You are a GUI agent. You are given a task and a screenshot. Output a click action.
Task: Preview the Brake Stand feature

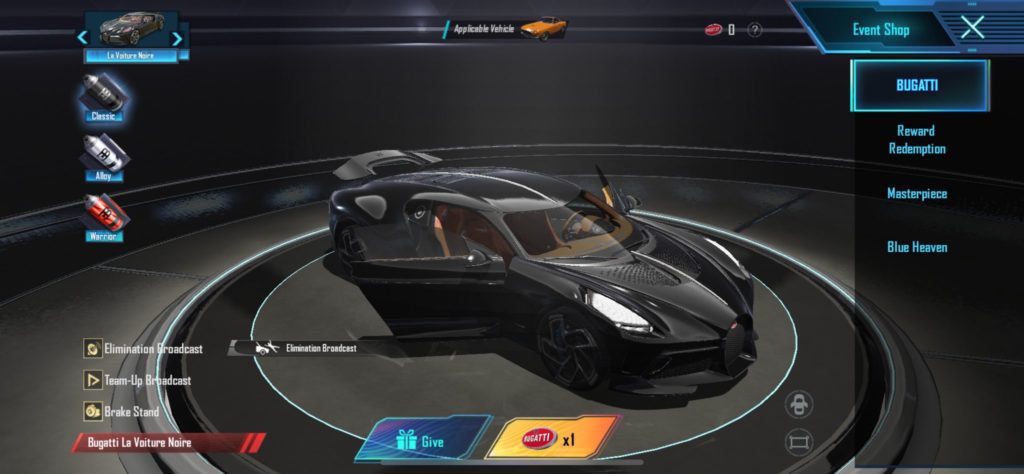tap(121, 411)
